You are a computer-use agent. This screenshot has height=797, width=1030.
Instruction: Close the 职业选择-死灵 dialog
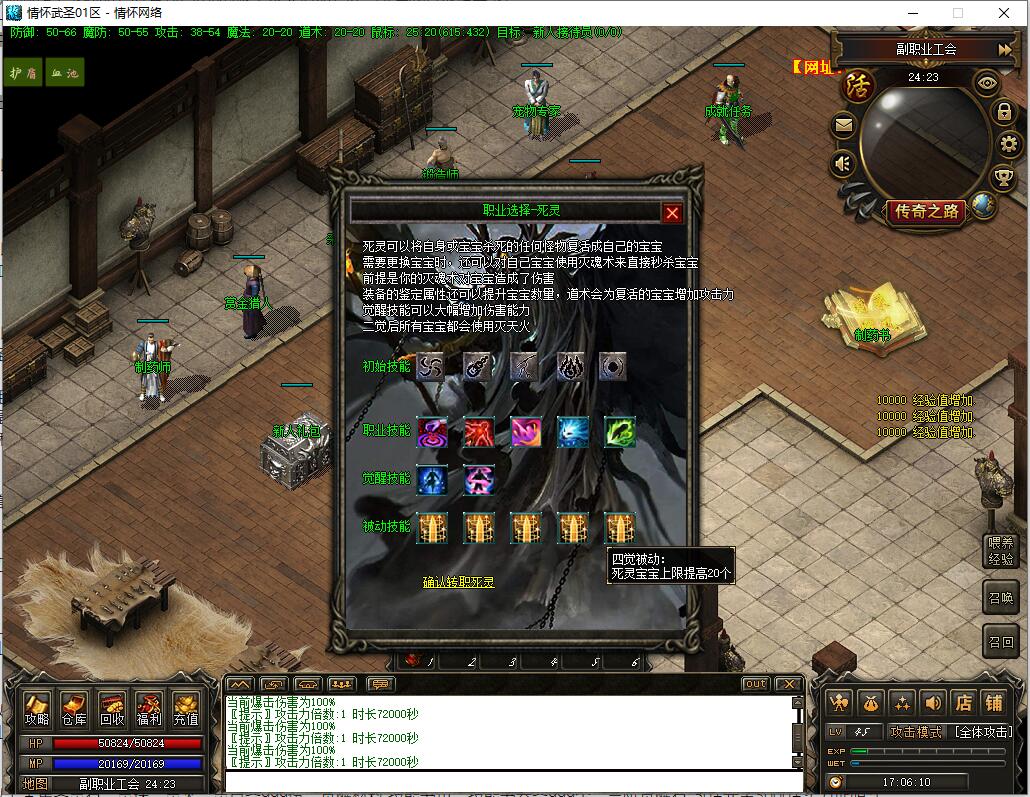click(672, 212)
